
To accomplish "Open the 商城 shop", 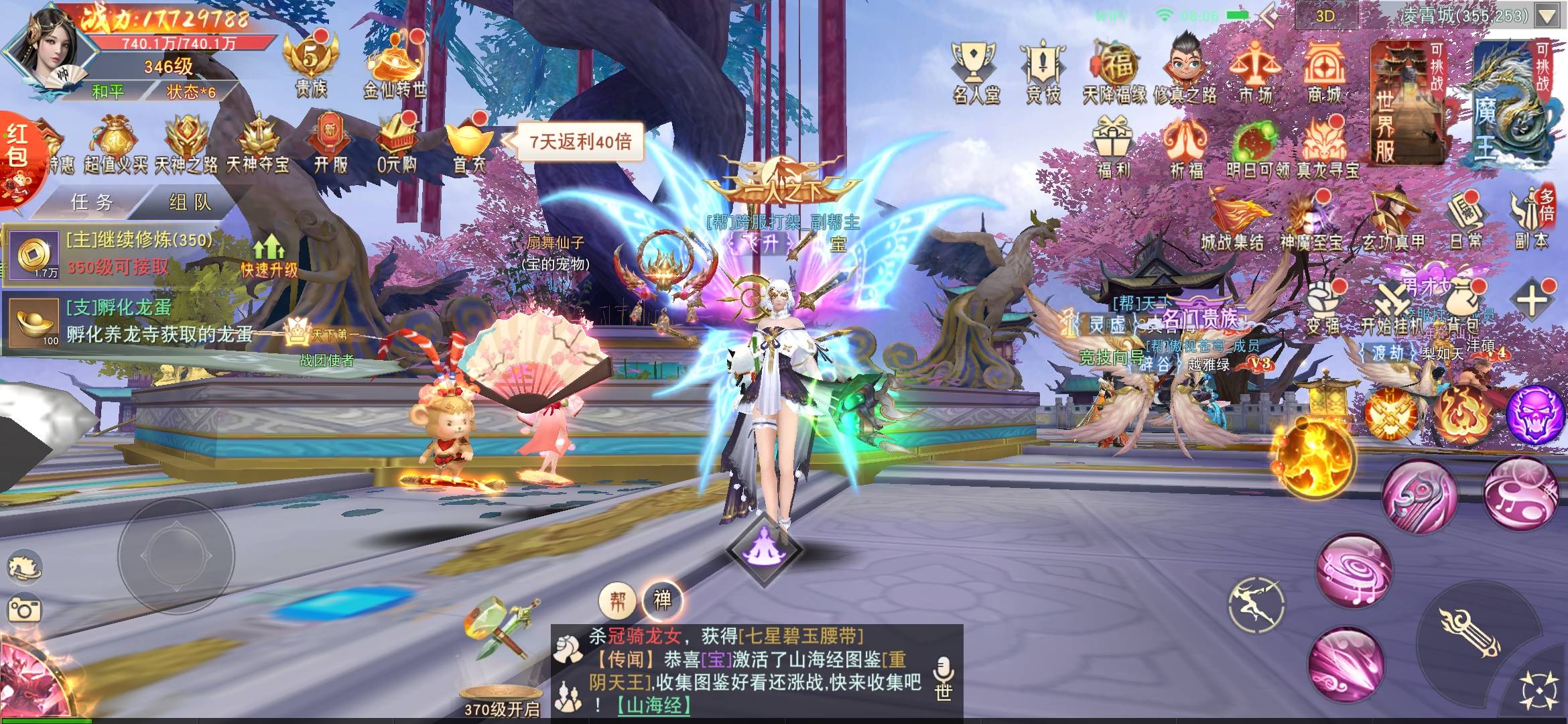I will (1324, 72).
